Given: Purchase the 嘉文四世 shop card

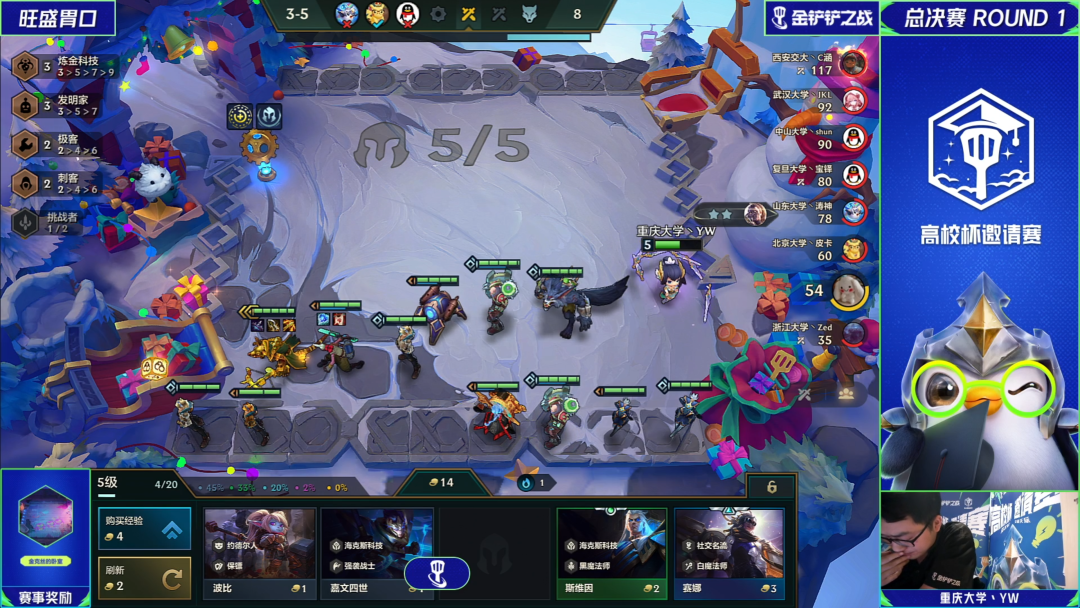Looking at the screenshot, I should pyautogui.click(x=376, y=551).
